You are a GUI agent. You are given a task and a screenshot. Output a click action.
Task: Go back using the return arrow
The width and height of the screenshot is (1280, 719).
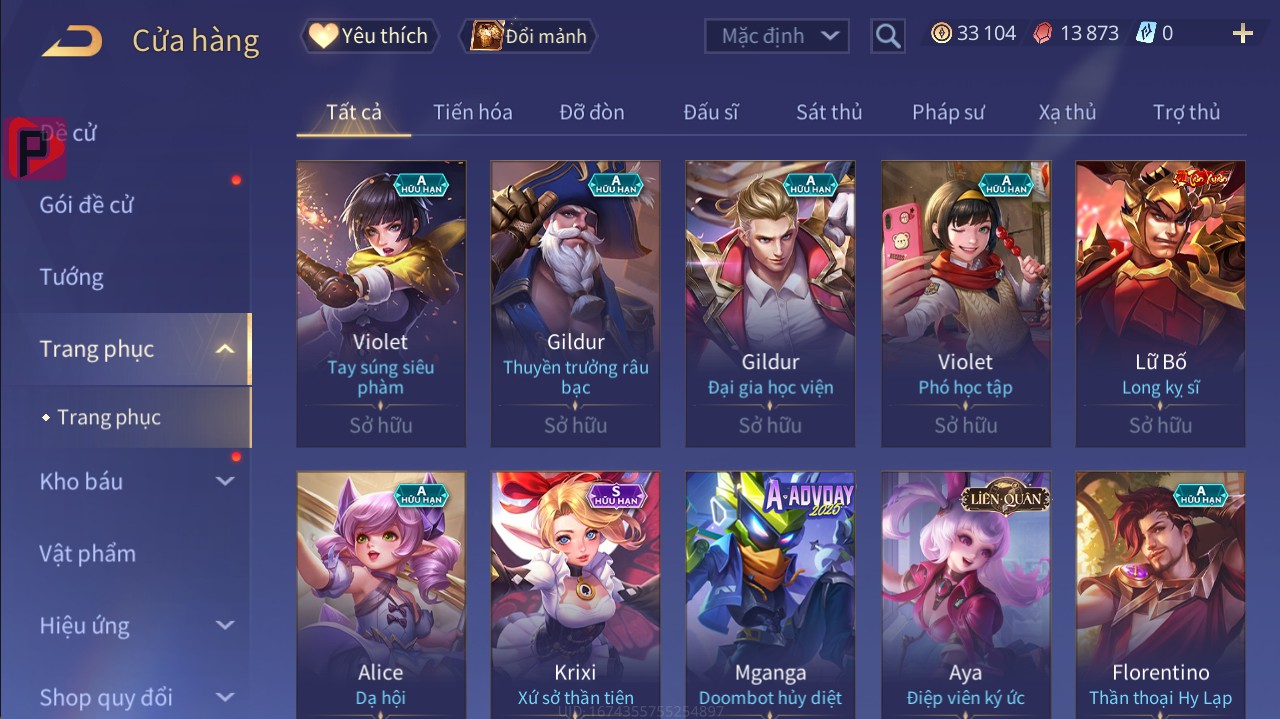click(x=72, y=41)
